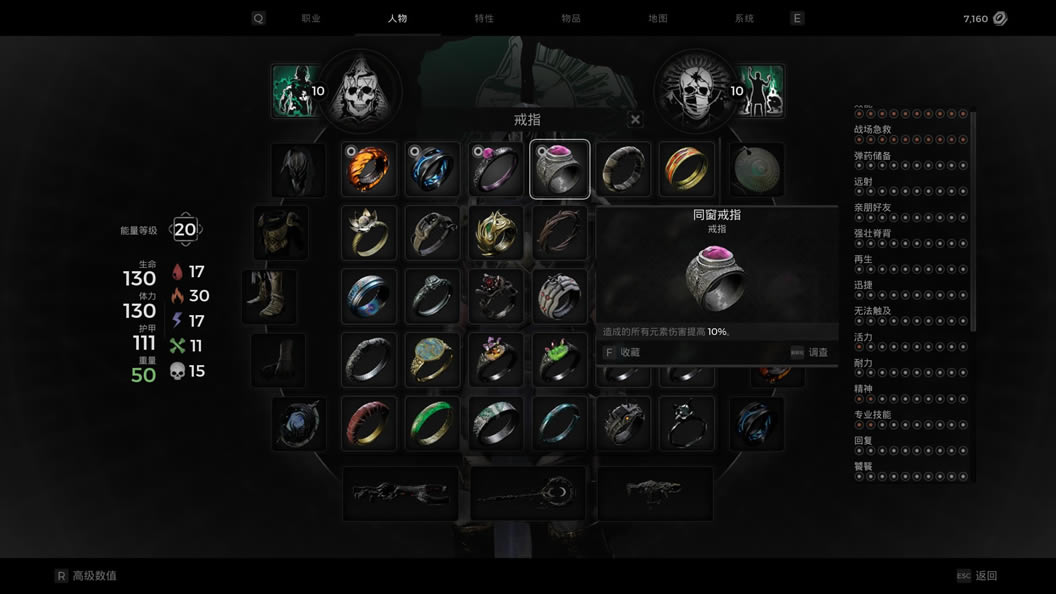The height and width of the screenshot is (594, 1056).
Task: Select the bright green jade band
Action: pyautogui.click(x=432, y=423)
